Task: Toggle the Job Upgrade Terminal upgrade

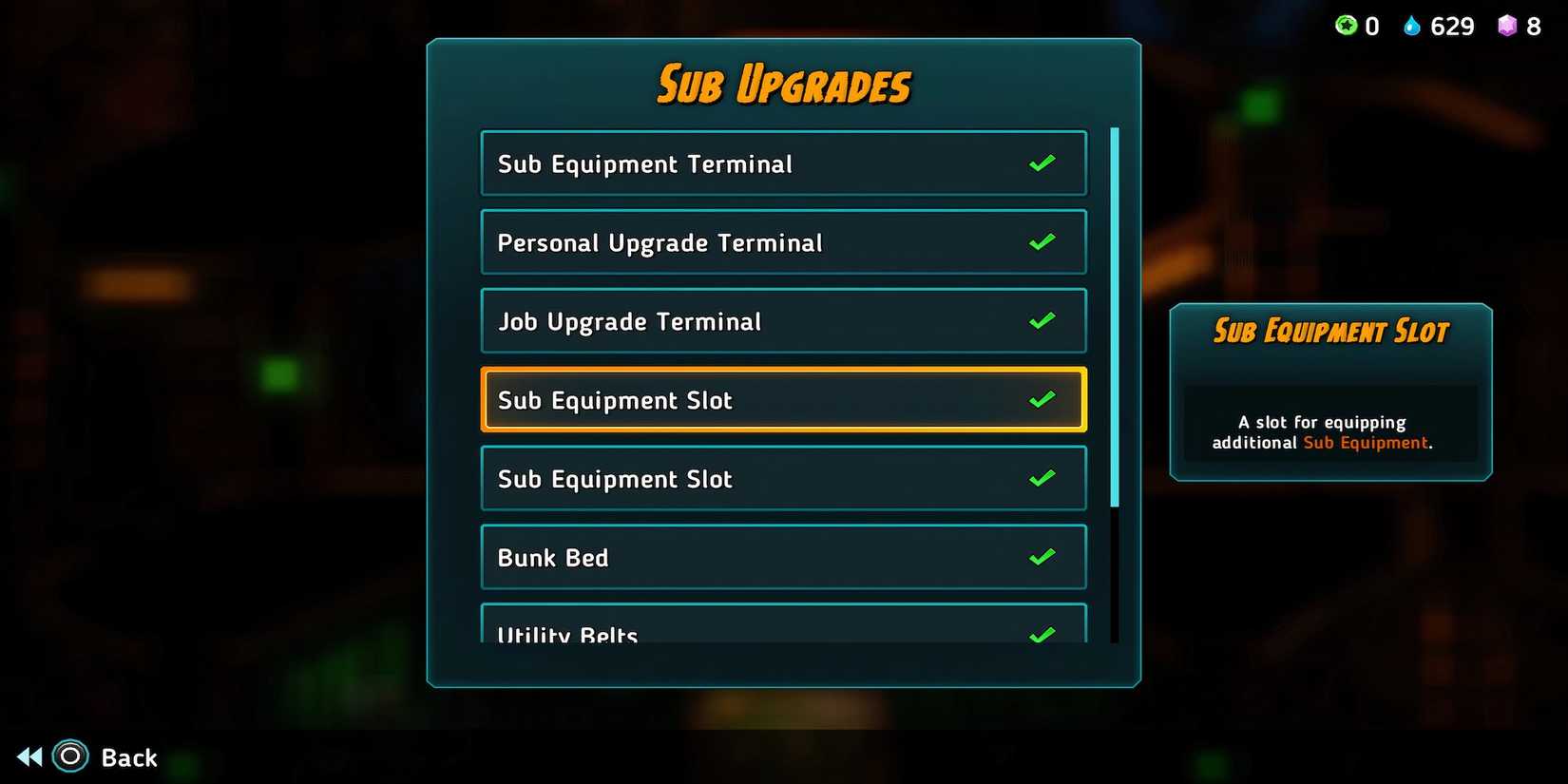Action: tap(1042, 320)
